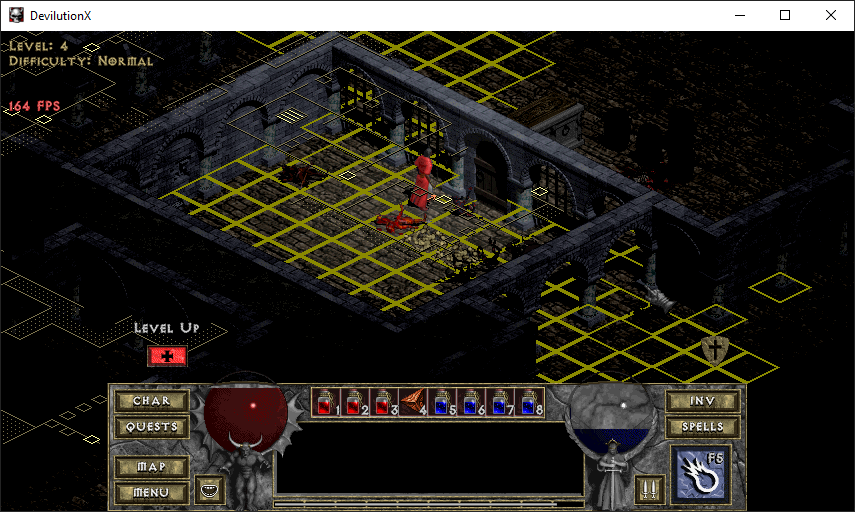The width and height of the screenshot is (855, 512).
Task: Close the DevilutionX window
Action: point(831,15)
